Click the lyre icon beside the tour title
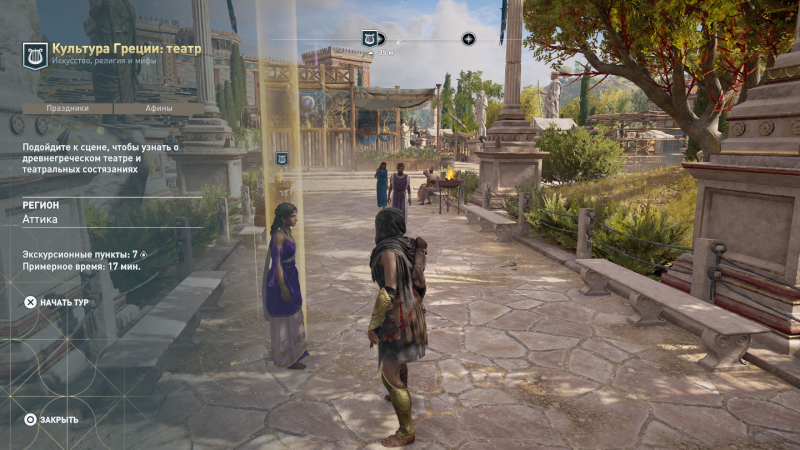This screenshot has height=450, width=800. point(35,55)
